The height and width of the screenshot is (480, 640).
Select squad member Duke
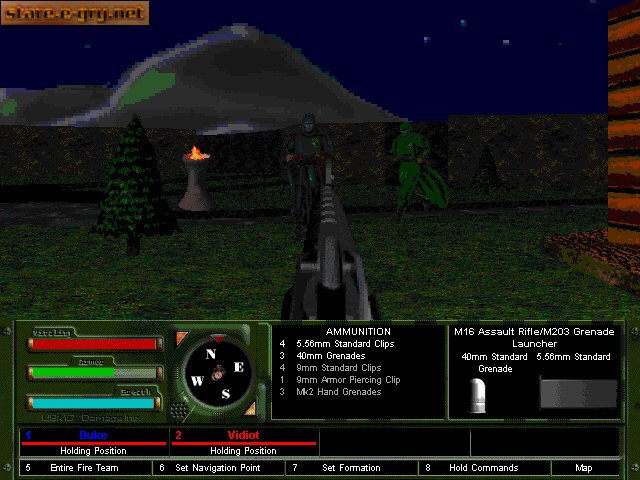(x=93, y=436)
